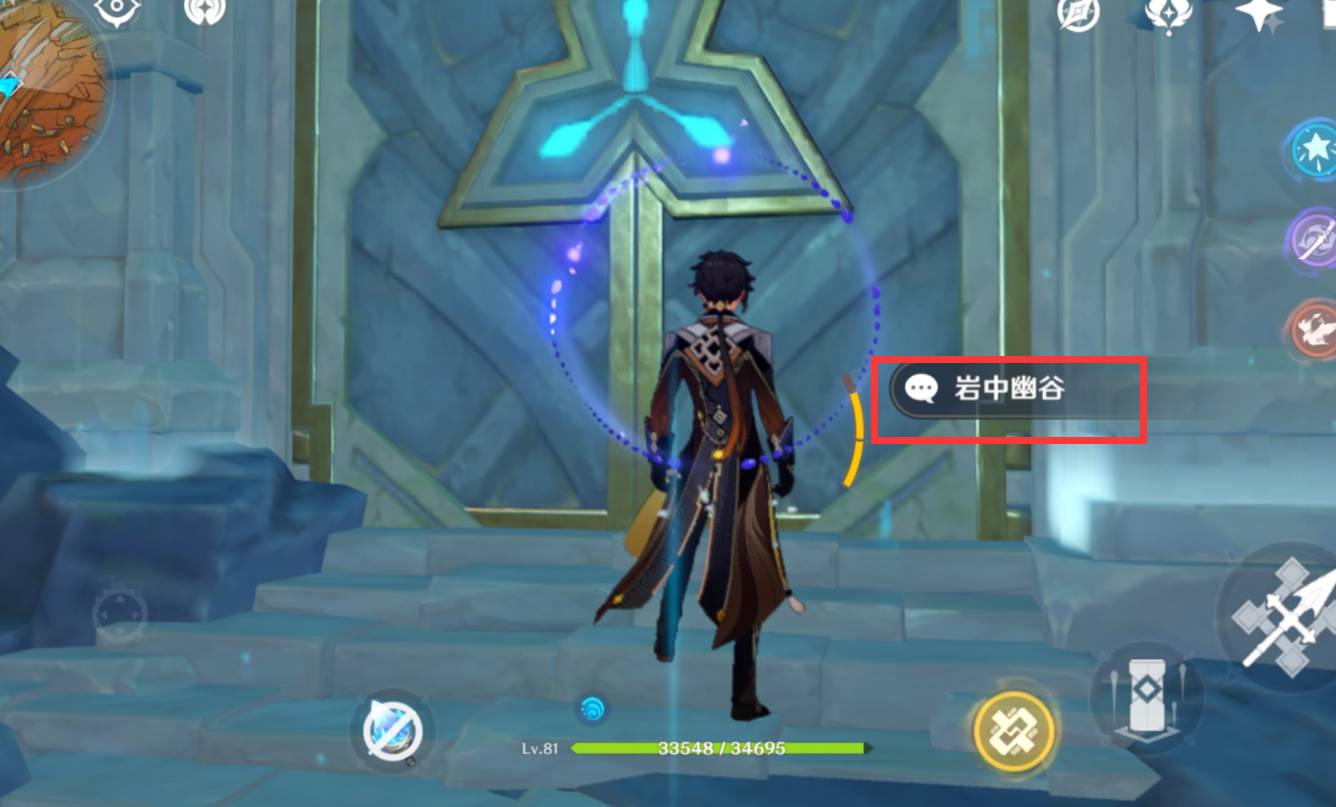Switch to the orange party member

(x=1313, y=328)
